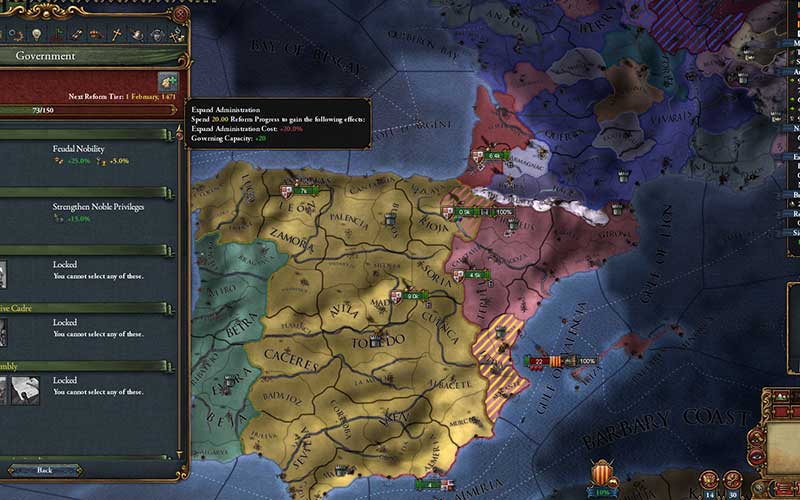This screenshot has height=500, width=800.
Task: Click the Expand Administration button
Action: (165, 80)
